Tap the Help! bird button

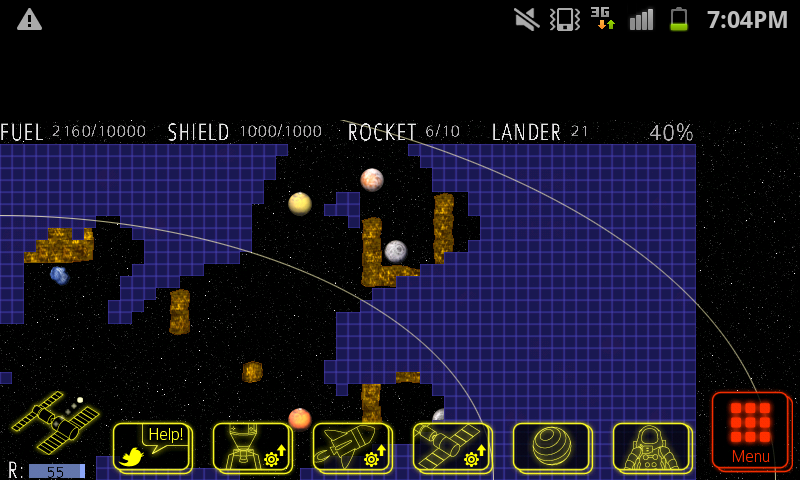(x=151, y=446)
